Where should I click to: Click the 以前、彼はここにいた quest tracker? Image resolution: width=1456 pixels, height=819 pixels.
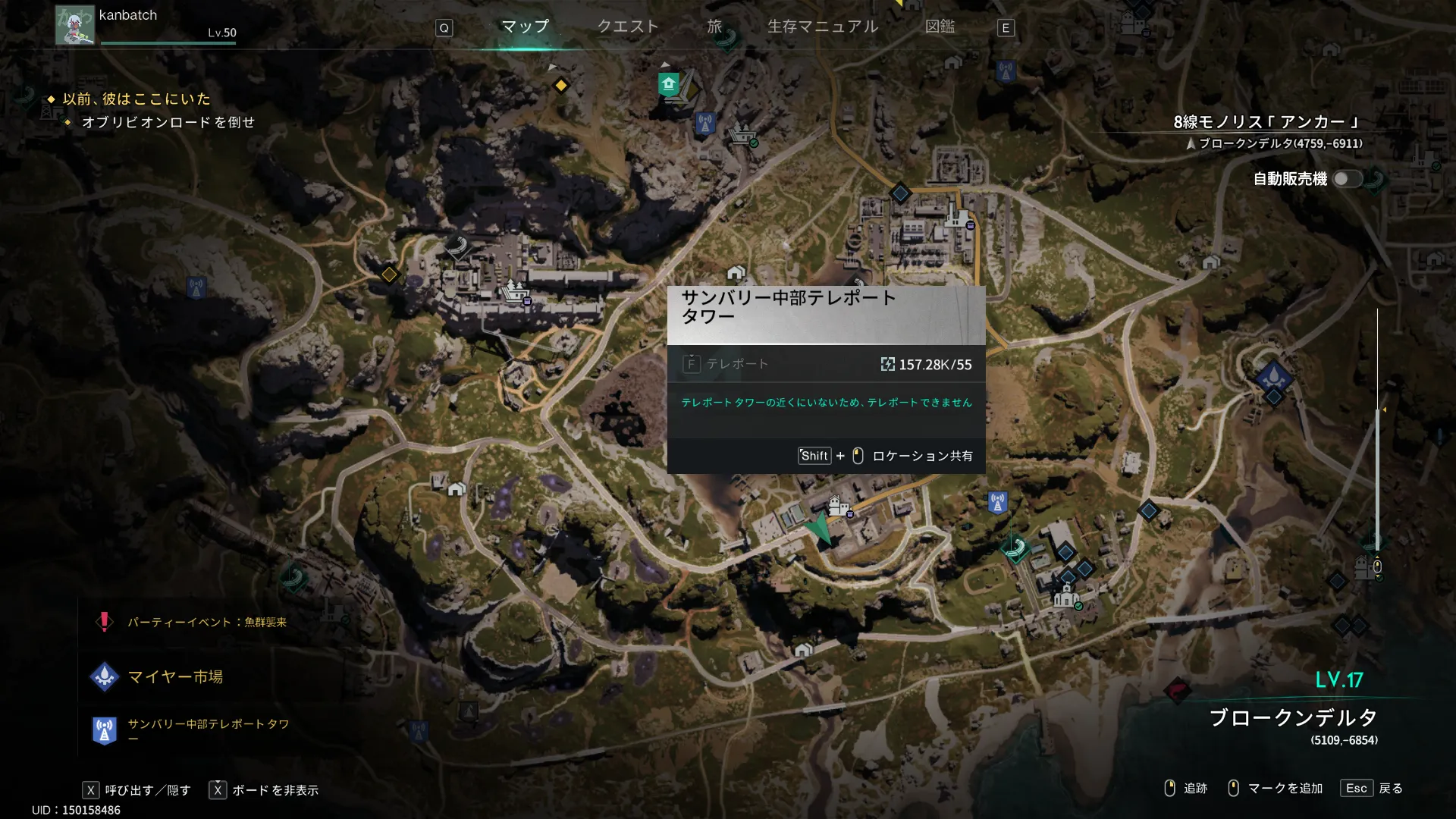click(x=136, y=99)
